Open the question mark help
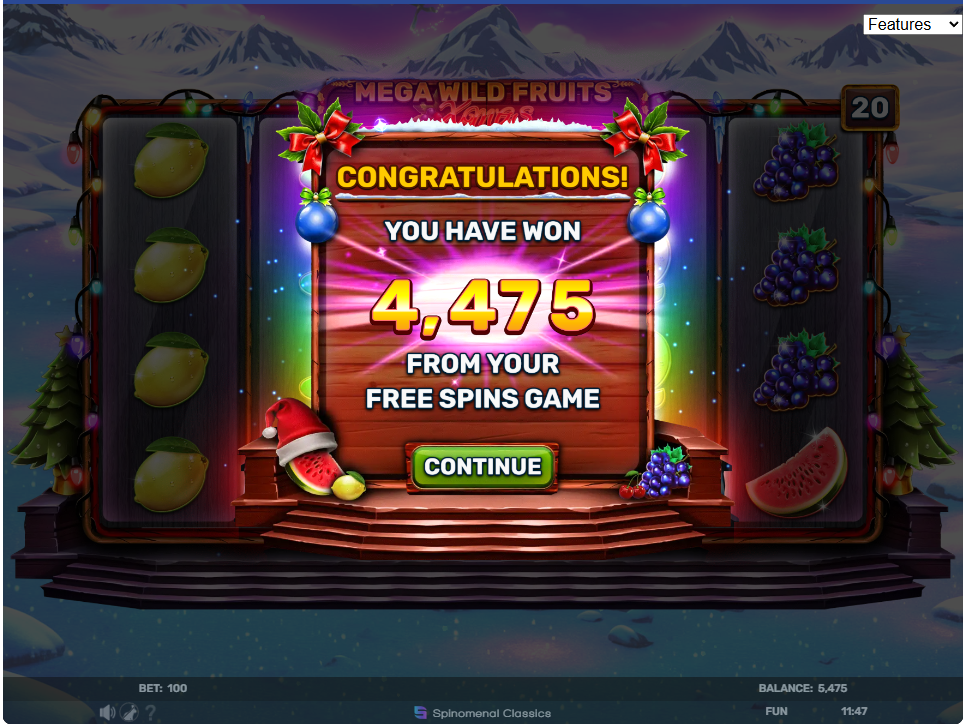 coord(150,712)
